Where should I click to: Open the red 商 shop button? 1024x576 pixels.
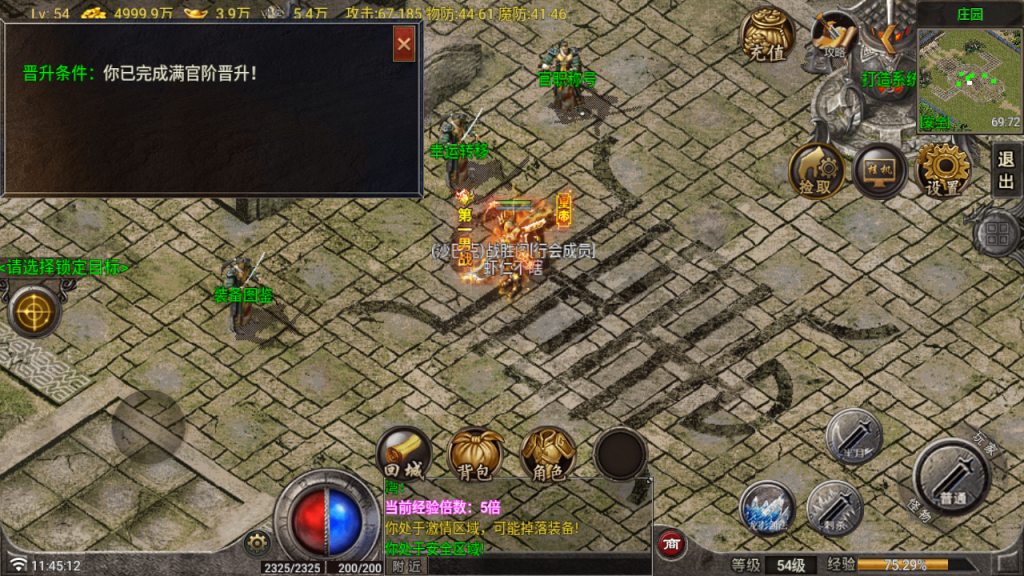pos(672,543)
